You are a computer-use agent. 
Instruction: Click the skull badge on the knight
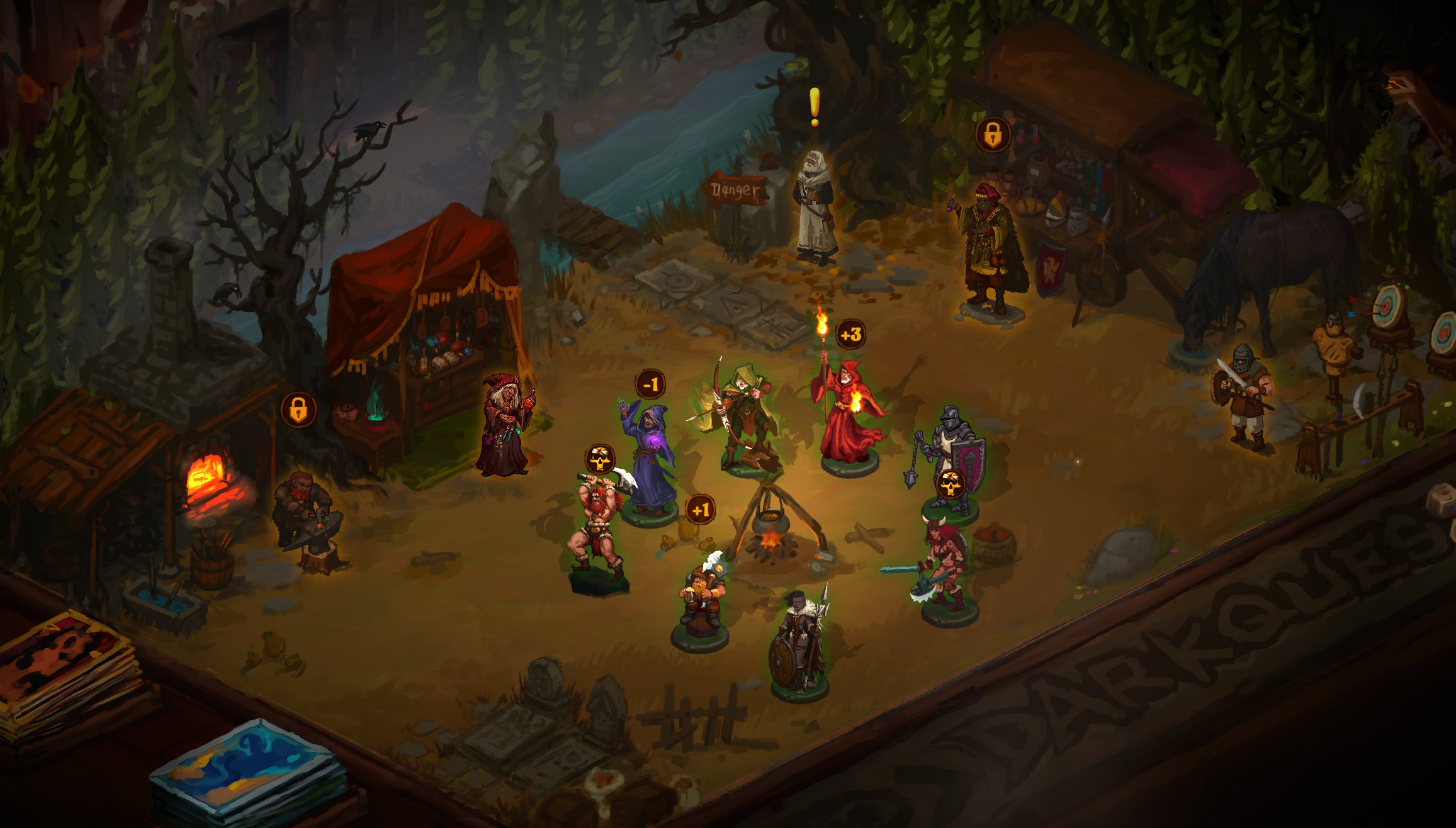pos(951,484)
